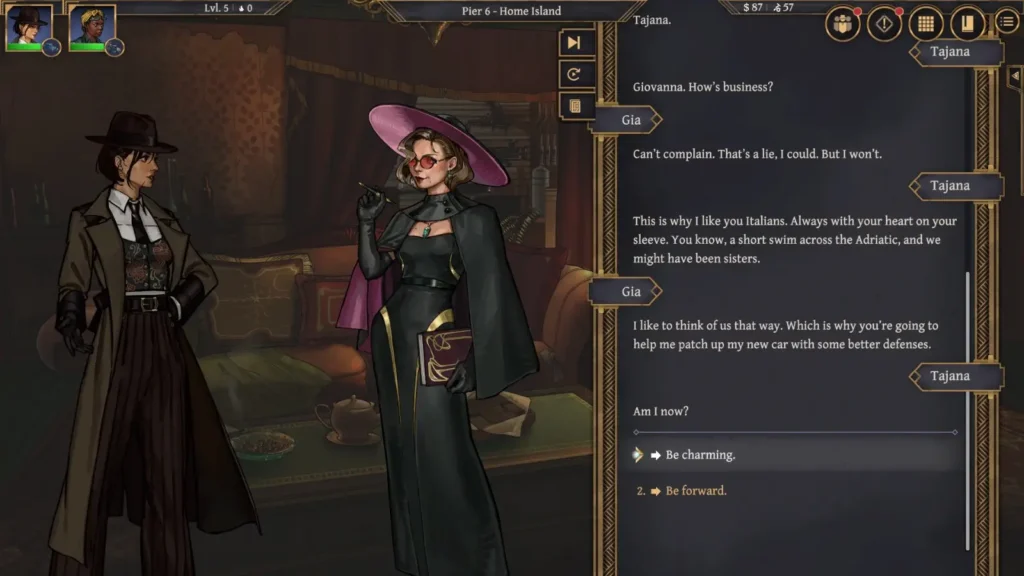The width and height of the screenshot is (1024, 576).
Task: Open the dialogue log document button
Action: tap(574, 105)
